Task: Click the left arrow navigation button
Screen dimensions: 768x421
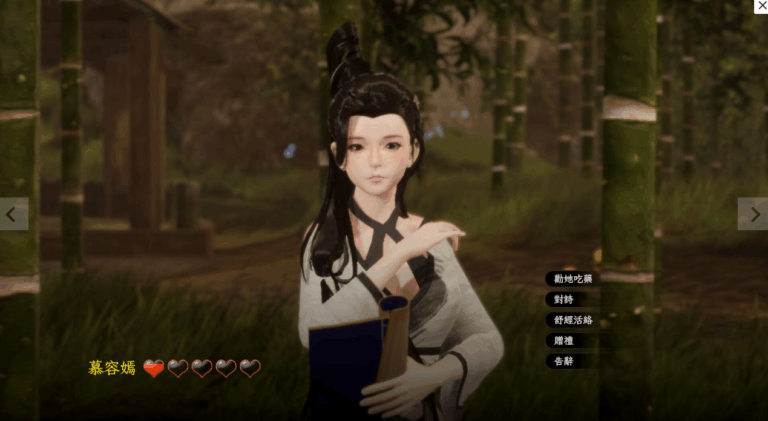Action: (13, 214)
